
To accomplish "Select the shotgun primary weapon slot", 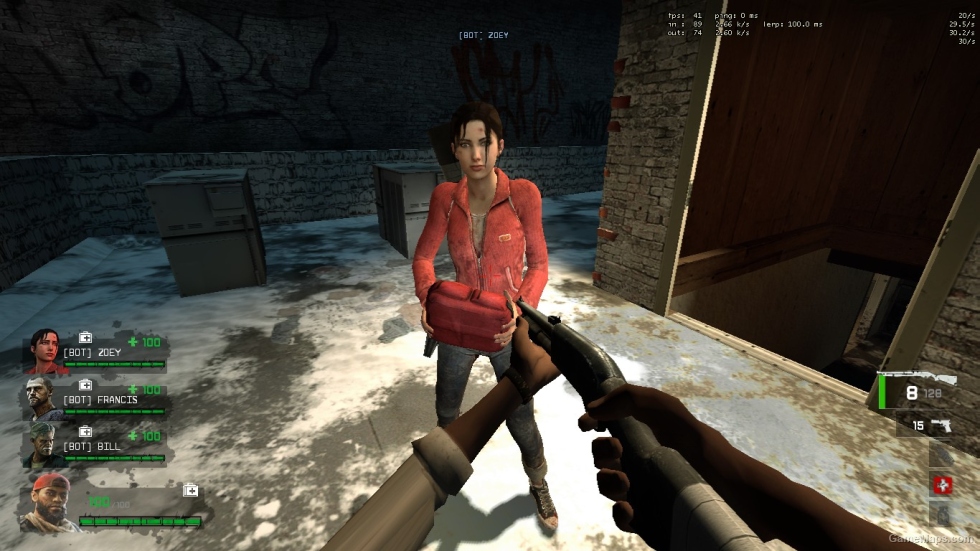I will tap(924, 391).
